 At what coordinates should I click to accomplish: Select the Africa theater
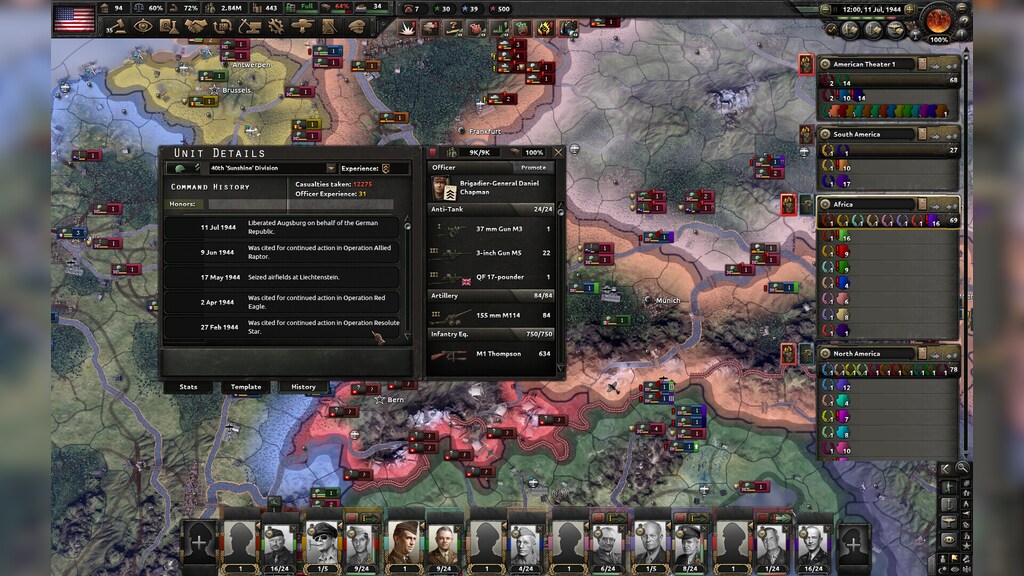pyautogui.click(x=868, y=204)
